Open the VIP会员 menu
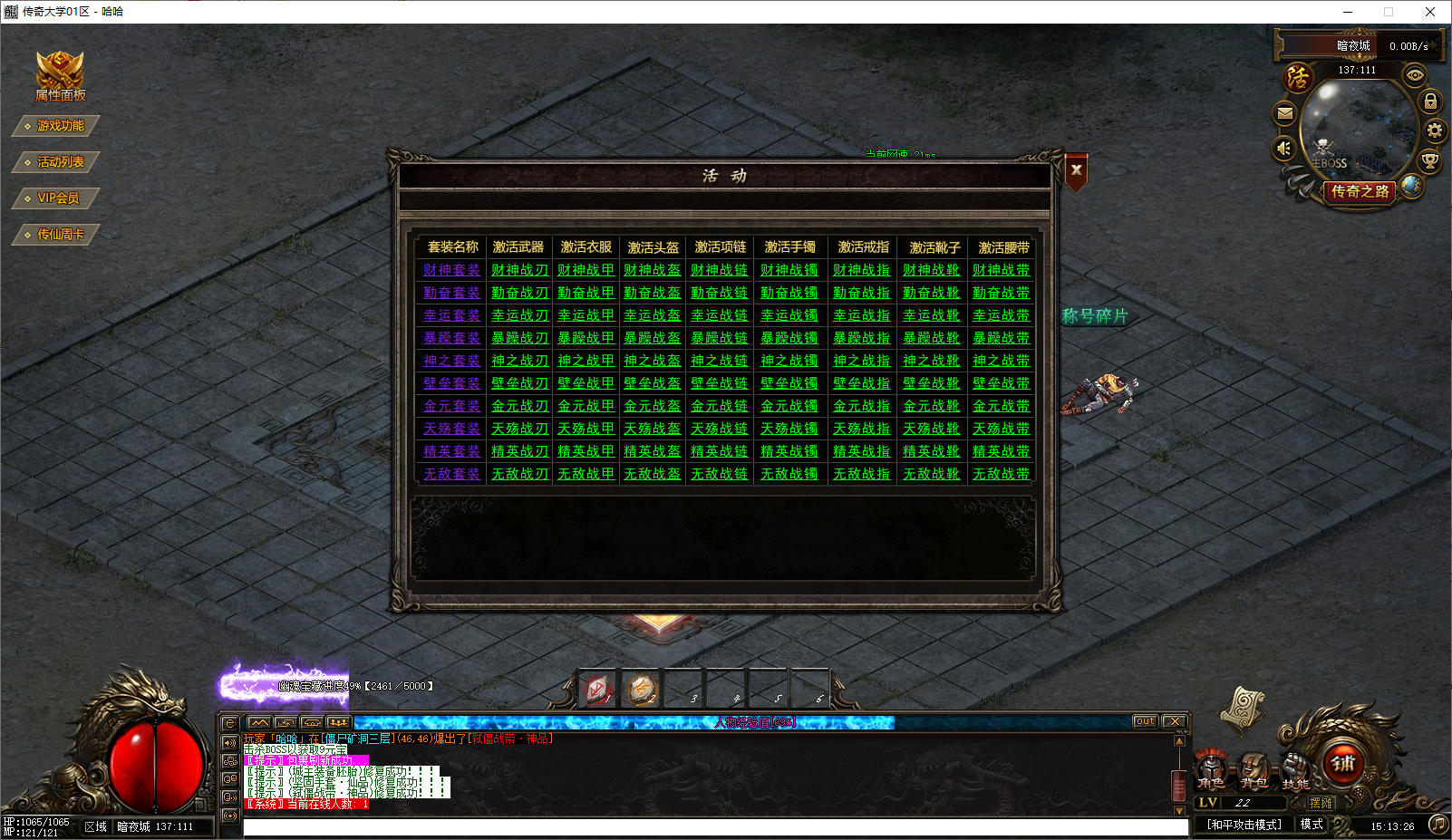 (x=56, y=198)
